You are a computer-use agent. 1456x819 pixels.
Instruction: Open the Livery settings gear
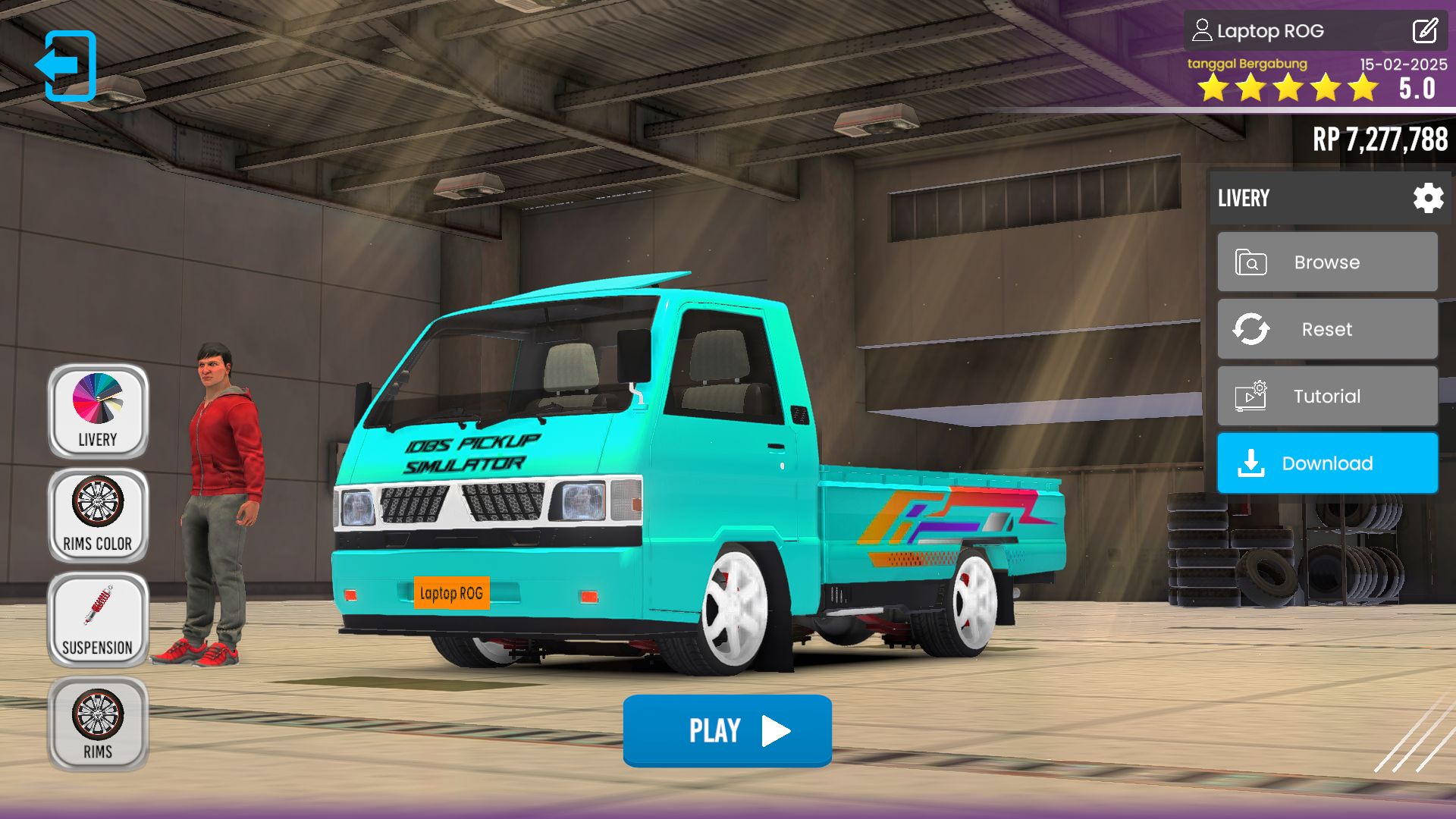tap(1428, 198)
